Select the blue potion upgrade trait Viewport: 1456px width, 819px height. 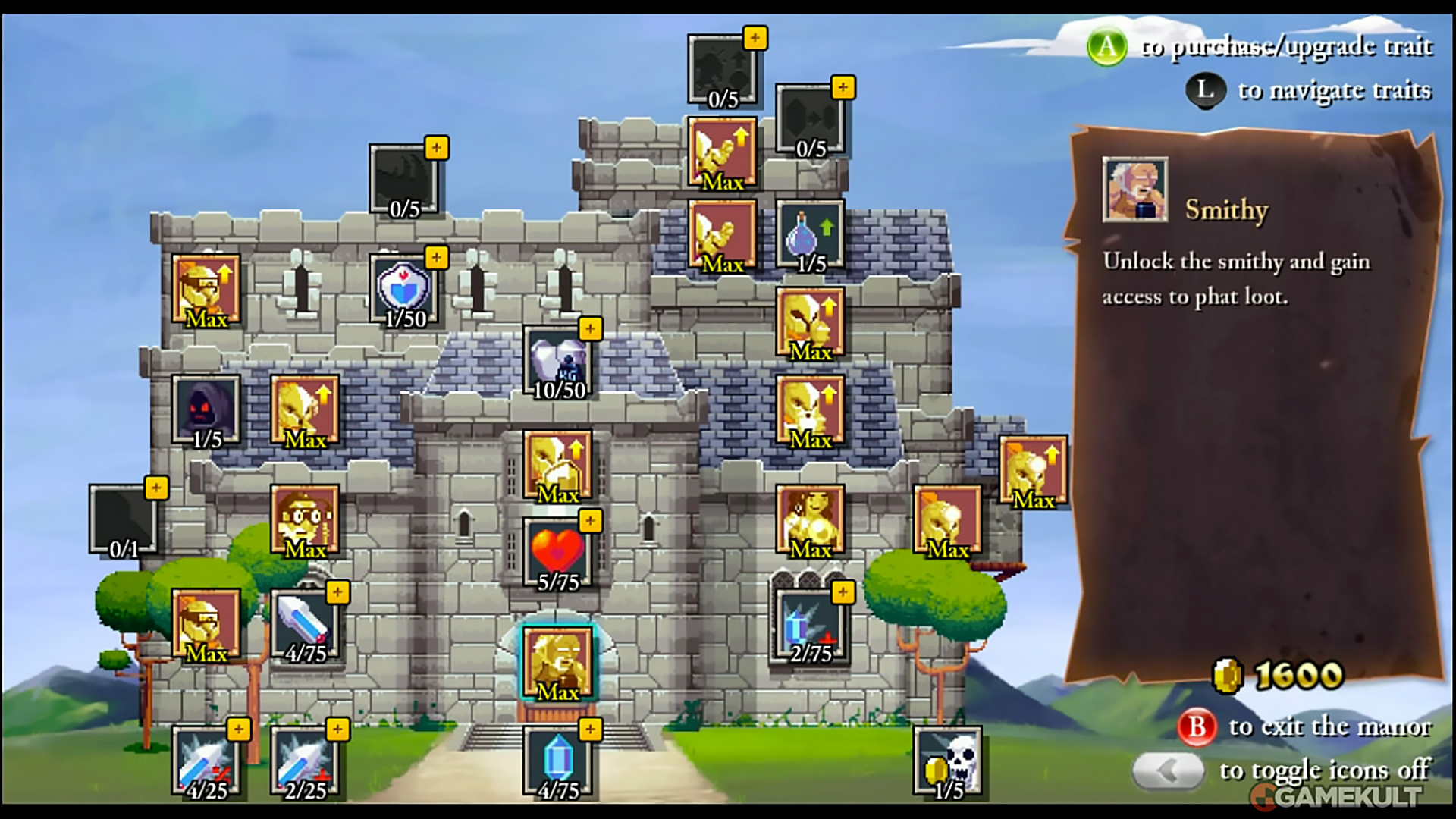coord(810,235)
